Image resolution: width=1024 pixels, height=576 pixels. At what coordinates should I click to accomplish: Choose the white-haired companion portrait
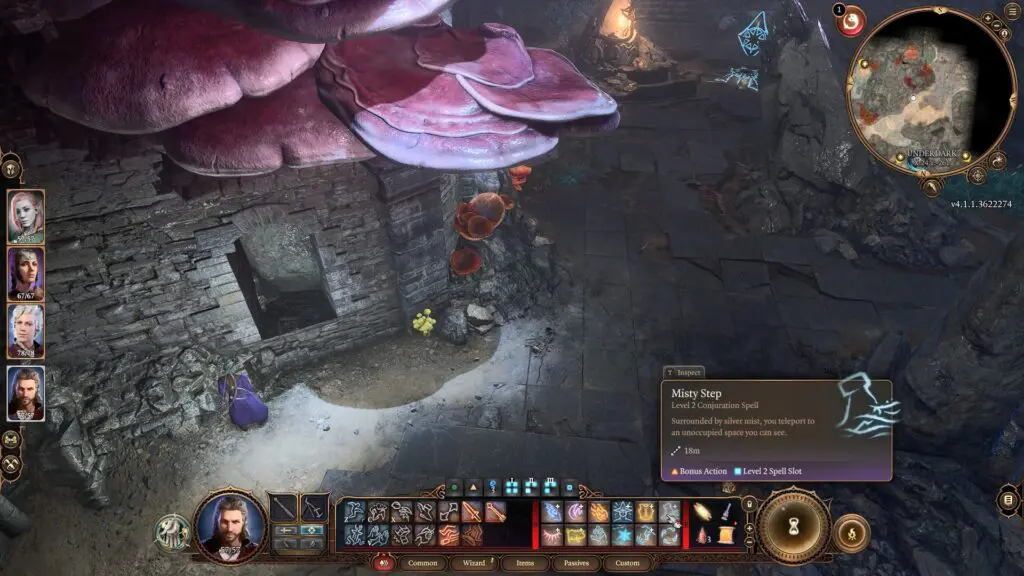click(26, 331)
